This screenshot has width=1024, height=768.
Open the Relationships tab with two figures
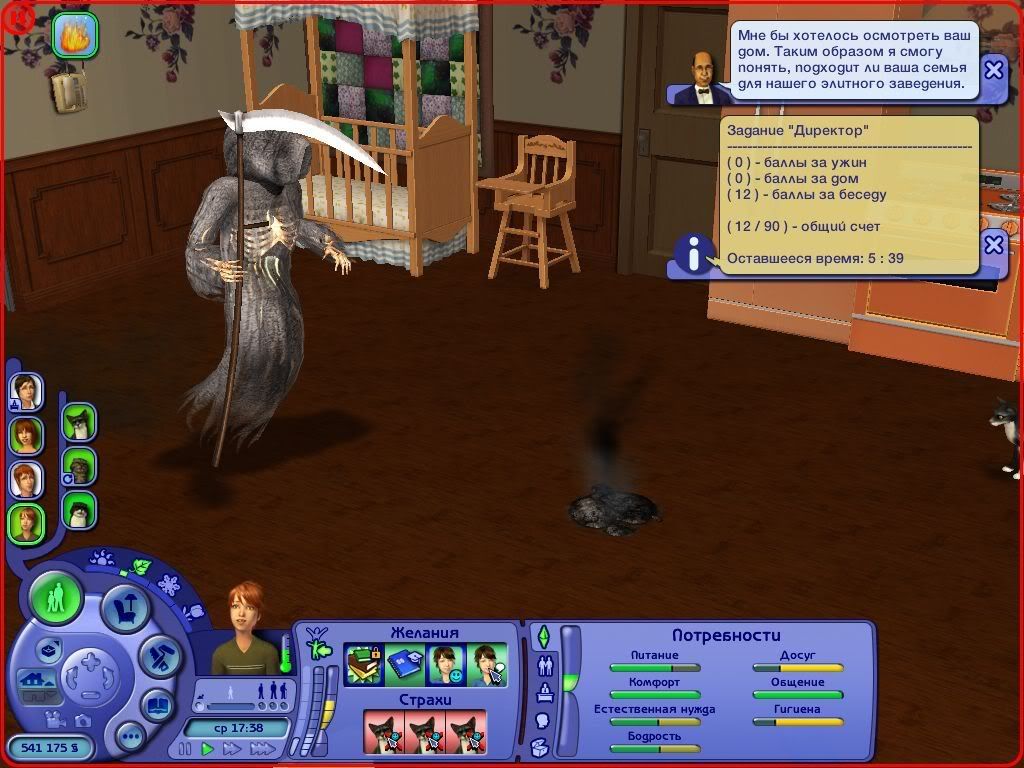tap(545, 664)
